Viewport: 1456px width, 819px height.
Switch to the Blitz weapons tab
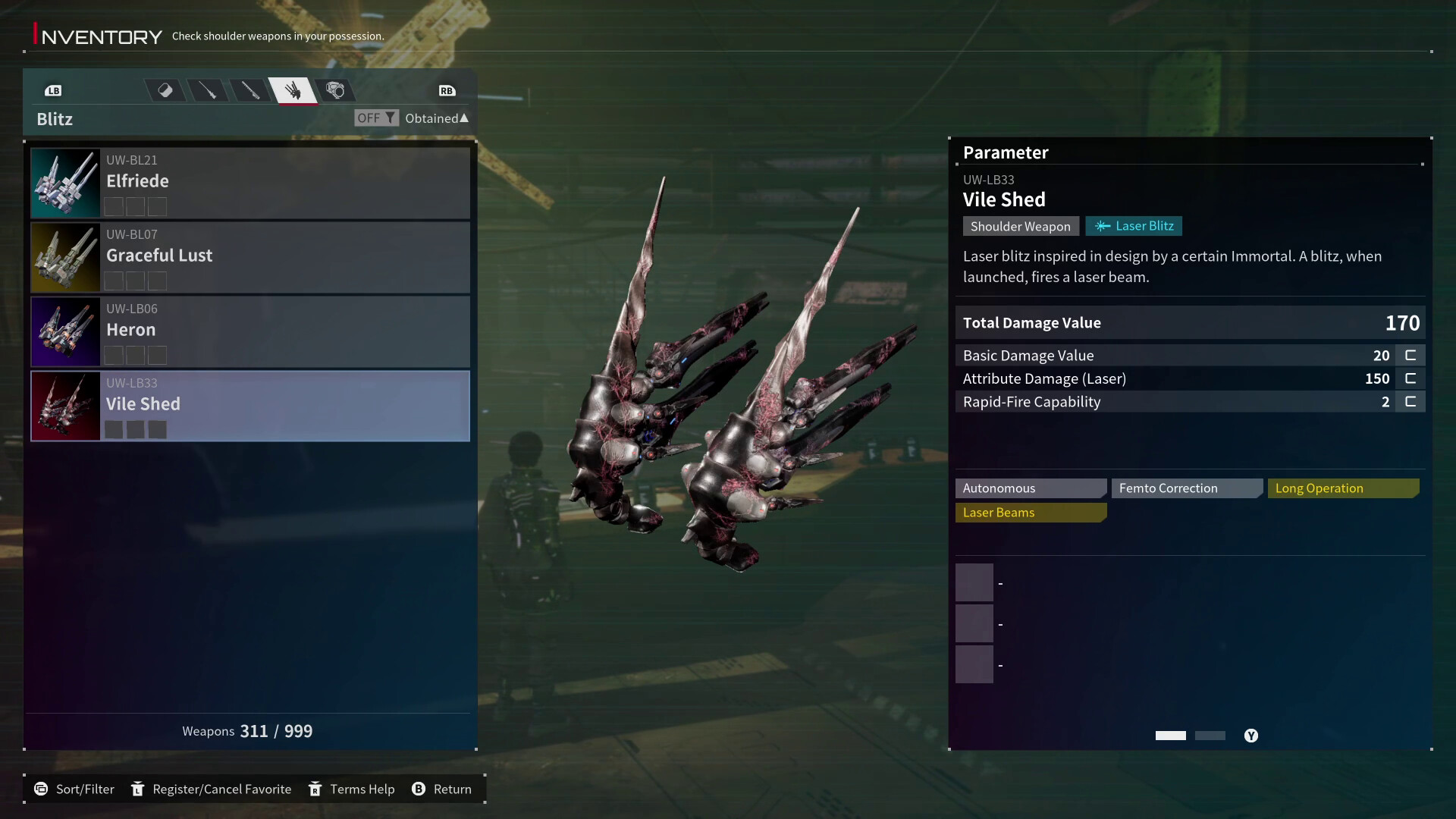tap(294, 90)
